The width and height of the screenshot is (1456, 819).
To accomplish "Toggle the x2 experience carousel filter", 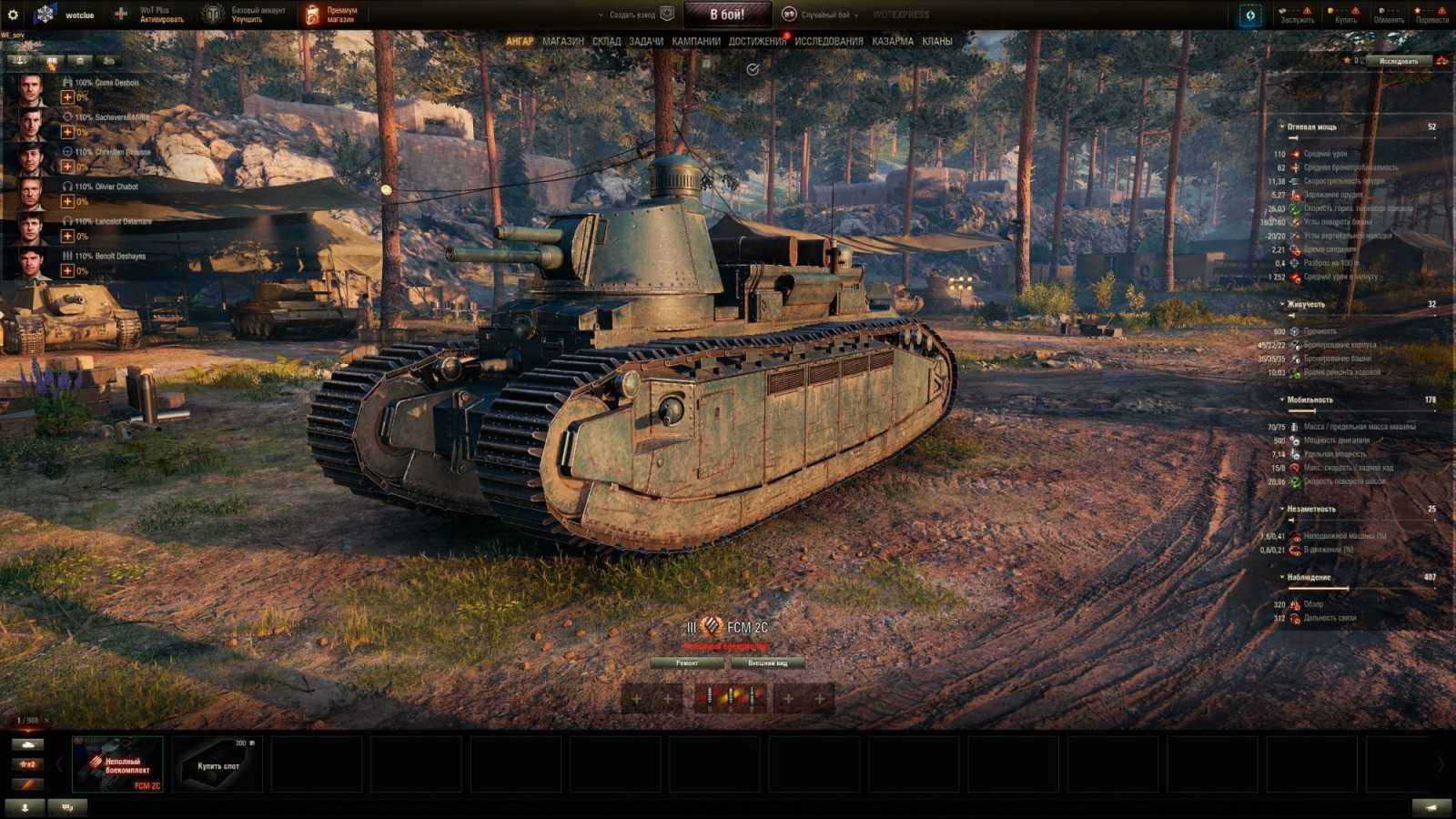I will click(x=27, y=765).
